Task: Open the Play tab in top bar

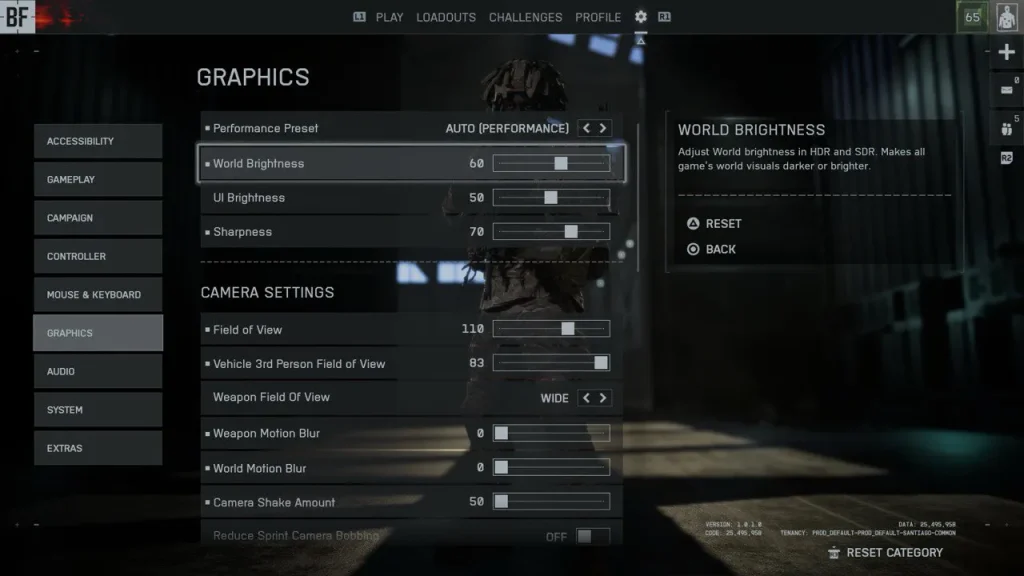Action: pyautogui.click(x=389, y=17)
